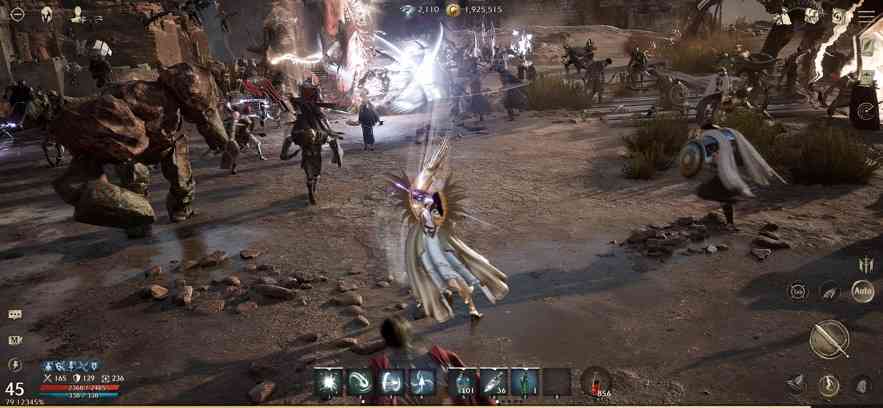Open the hamburger main menu
Image resolution: width=883 pixels, height=408 pixels.
pyautogui.click(x=866, y=15)
